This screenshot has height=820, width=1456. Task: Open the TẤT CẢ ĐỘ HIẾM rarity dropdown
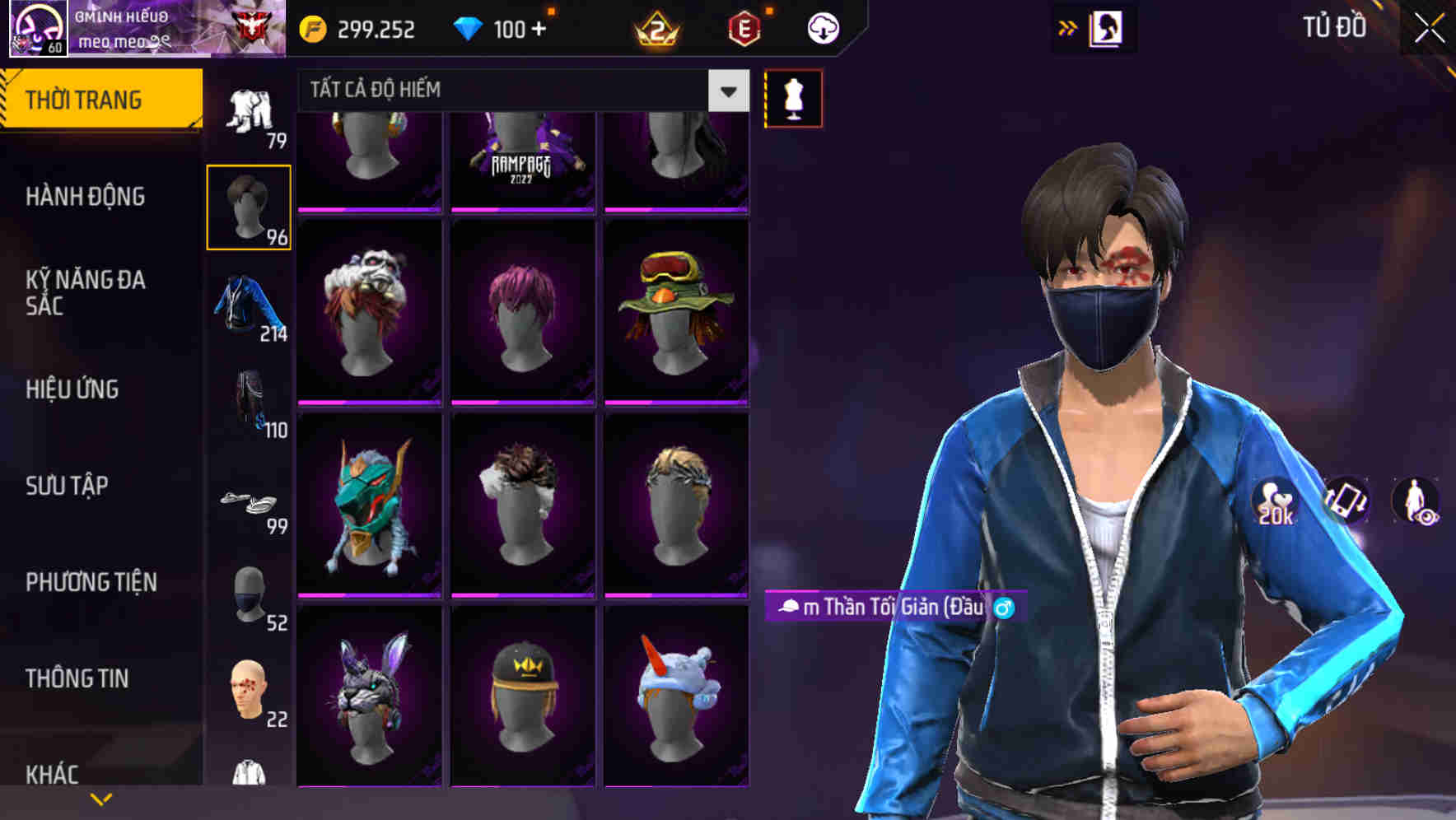point(511,89)
